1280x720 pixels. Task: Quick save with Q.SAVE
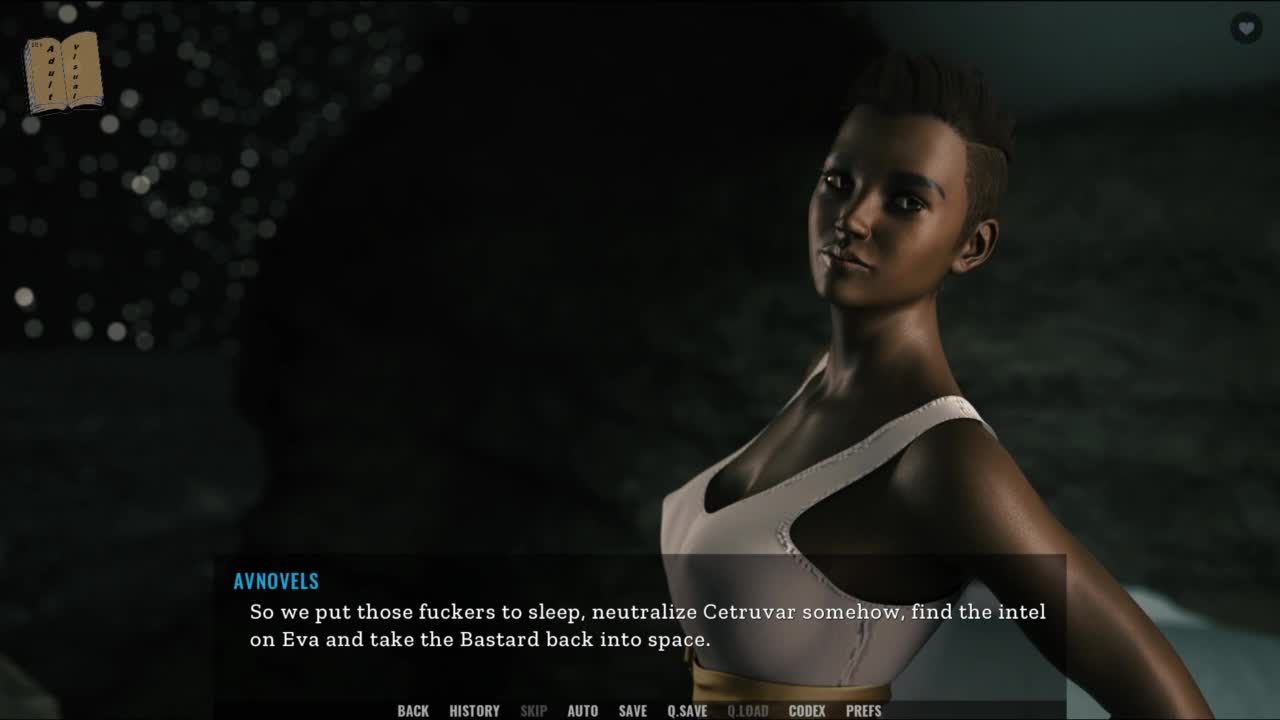(x=687, y=711)
